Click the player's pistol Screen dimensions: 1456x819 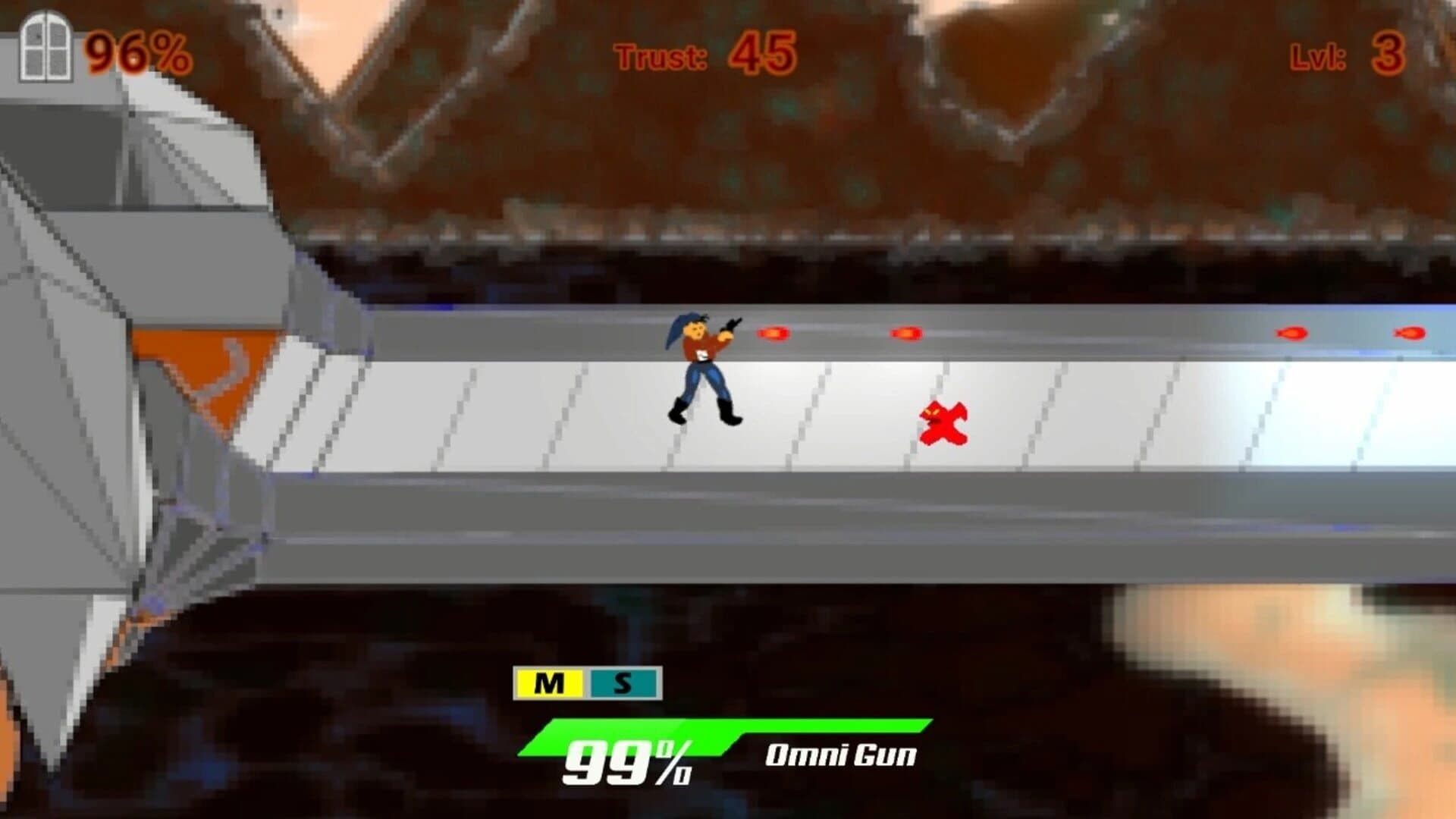point(730,323)
